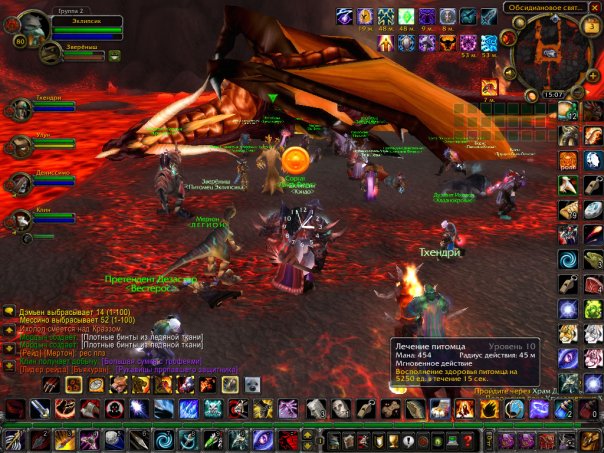
Task: Select party member Улун's portrait
Action: pos(19,146)
